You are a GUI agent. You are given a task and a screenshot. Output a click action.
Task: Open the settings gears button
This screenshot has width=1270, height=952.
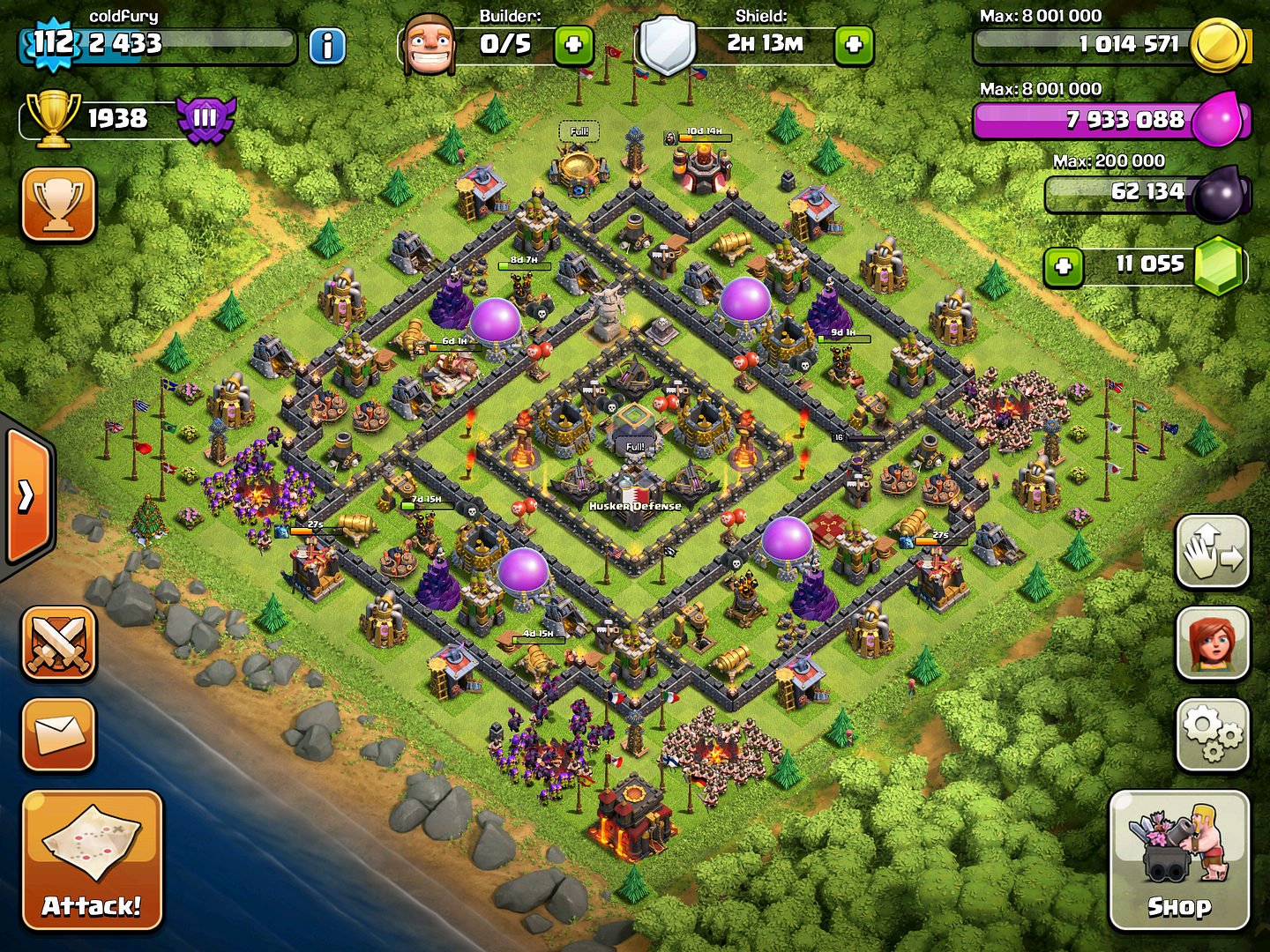pos(1213,734)
